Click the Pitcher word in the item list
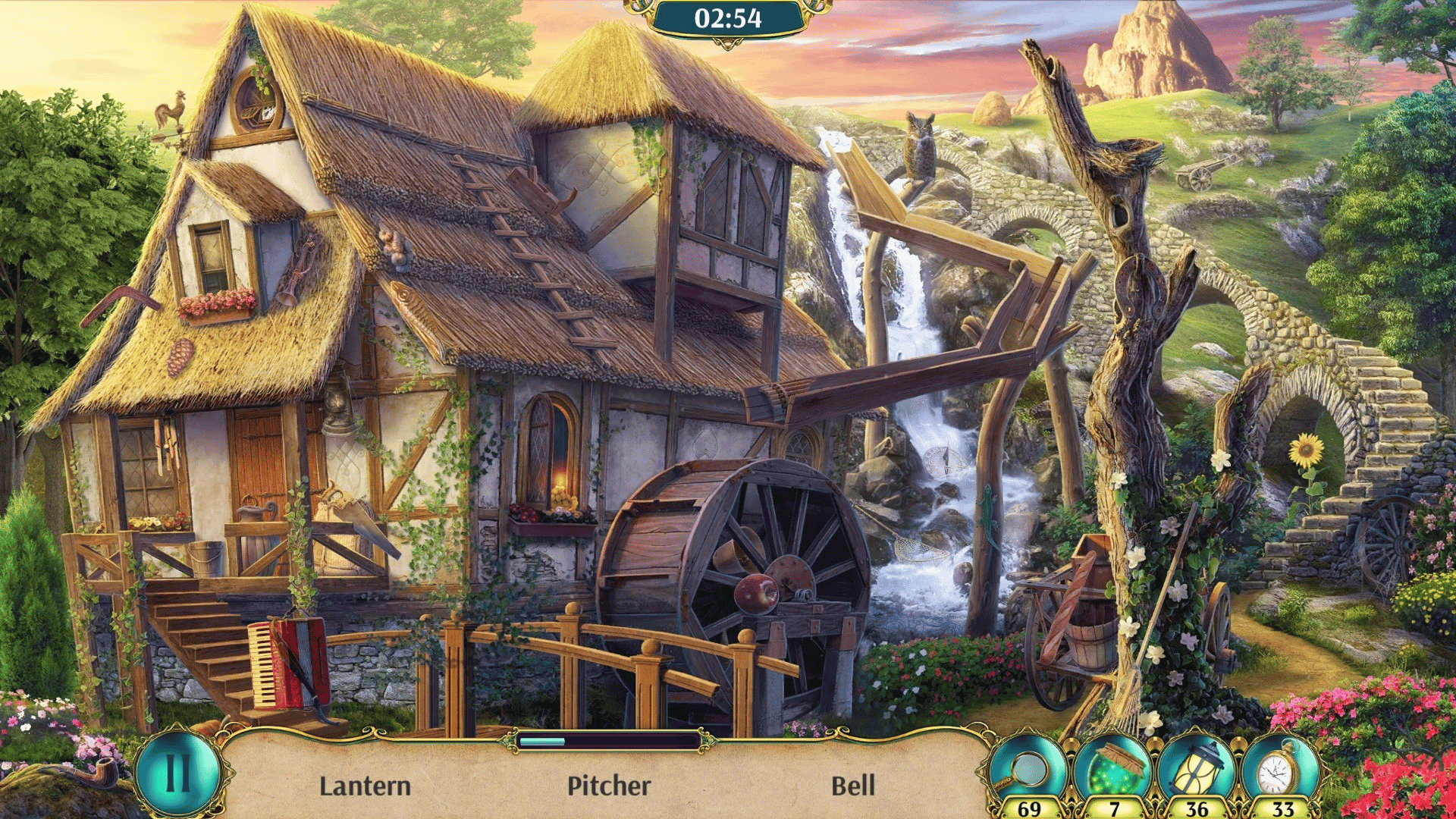The height and width of the screenshot is (819, 1456). 609,786
